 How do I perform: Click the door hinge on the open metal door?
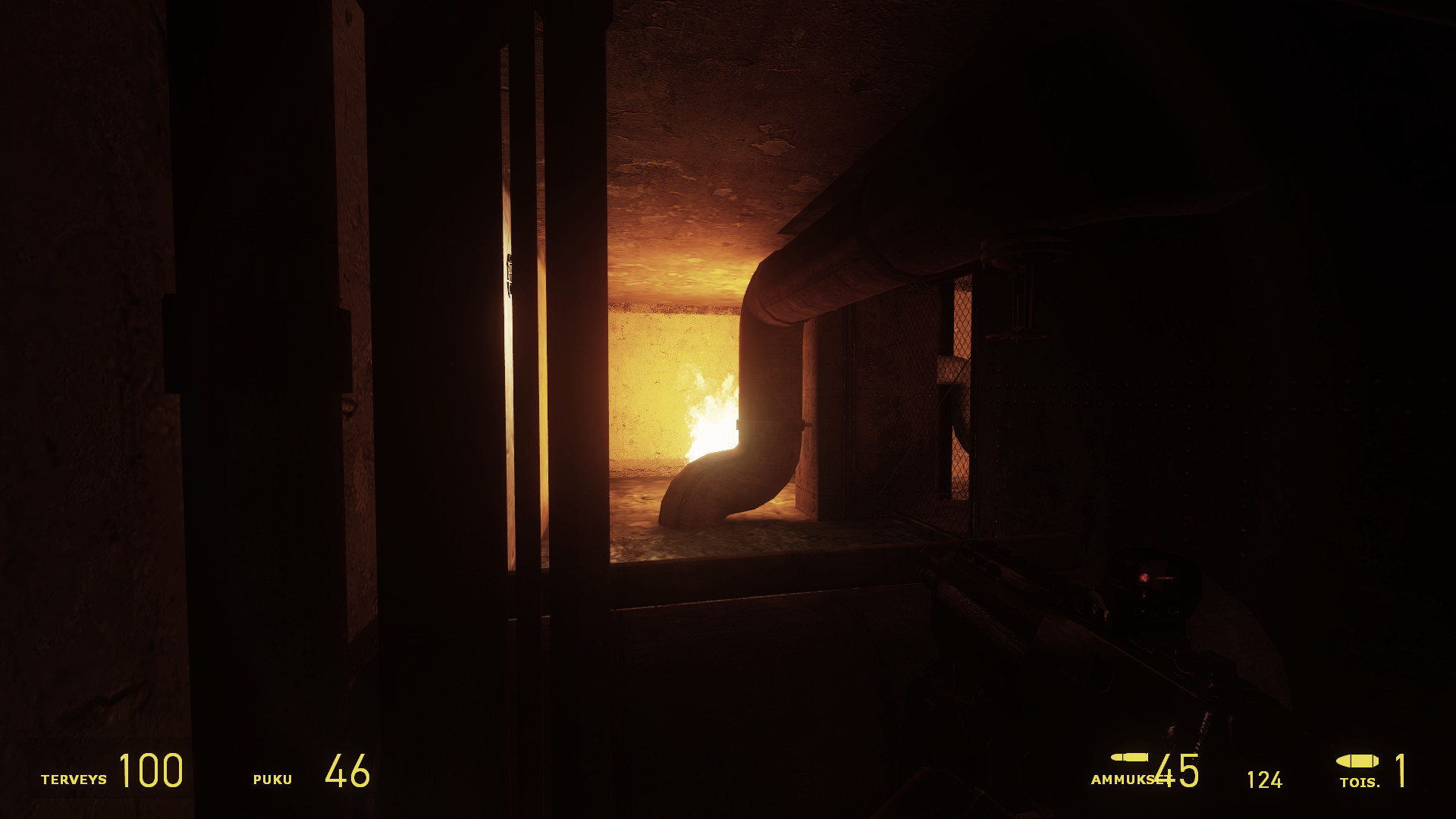point(509,275)
